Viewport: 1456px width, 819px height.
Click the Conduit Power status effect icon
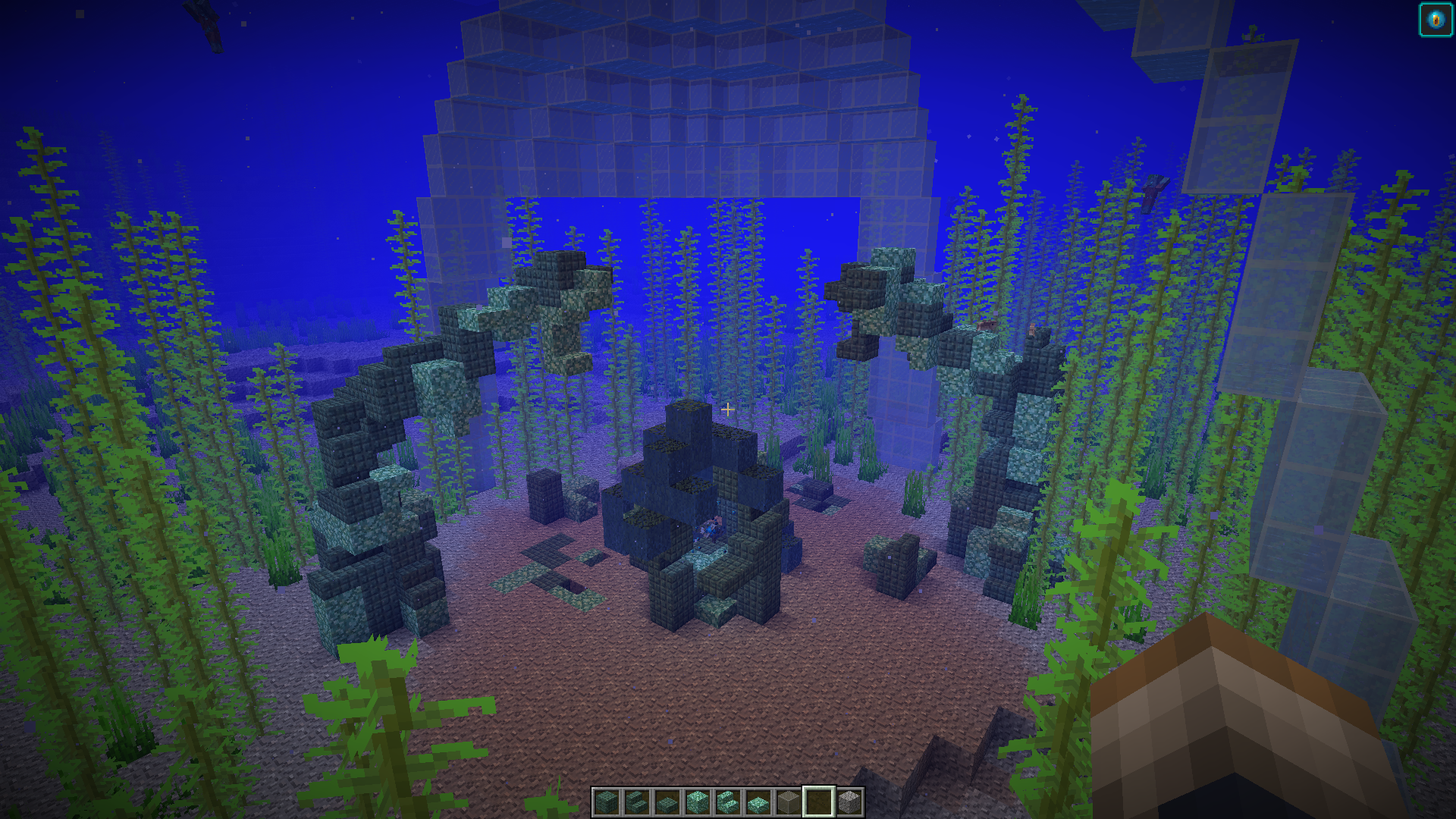tap(1436, 20)
